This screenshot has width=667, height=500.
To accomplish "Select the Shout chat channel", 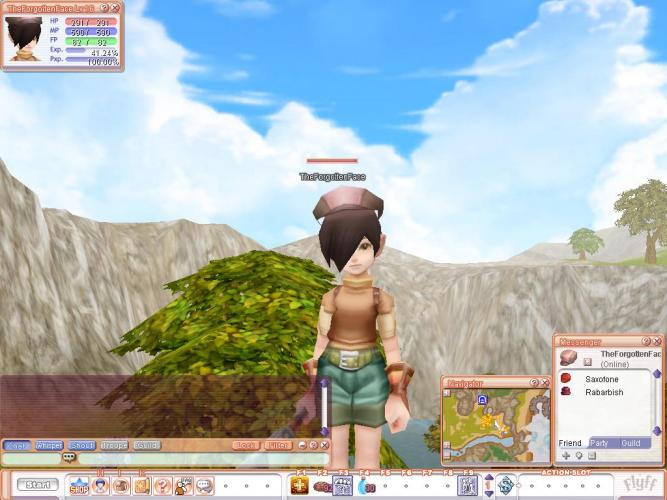I will pos(82,445).
